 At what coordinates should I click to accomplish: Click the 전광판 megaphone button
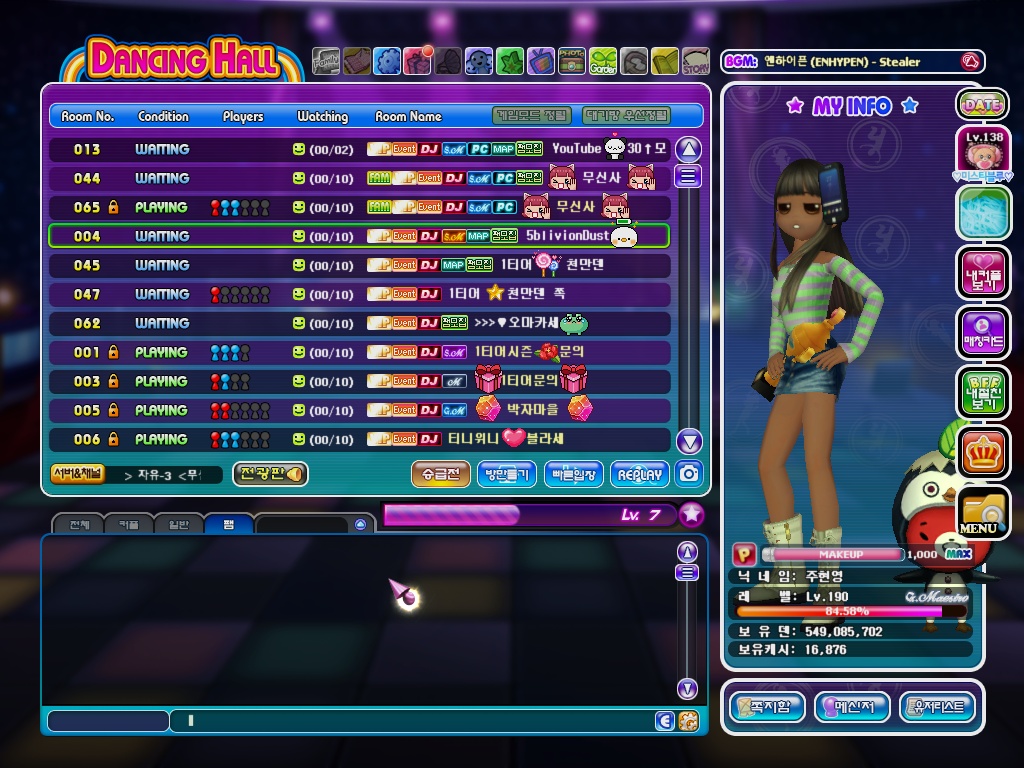270,474
